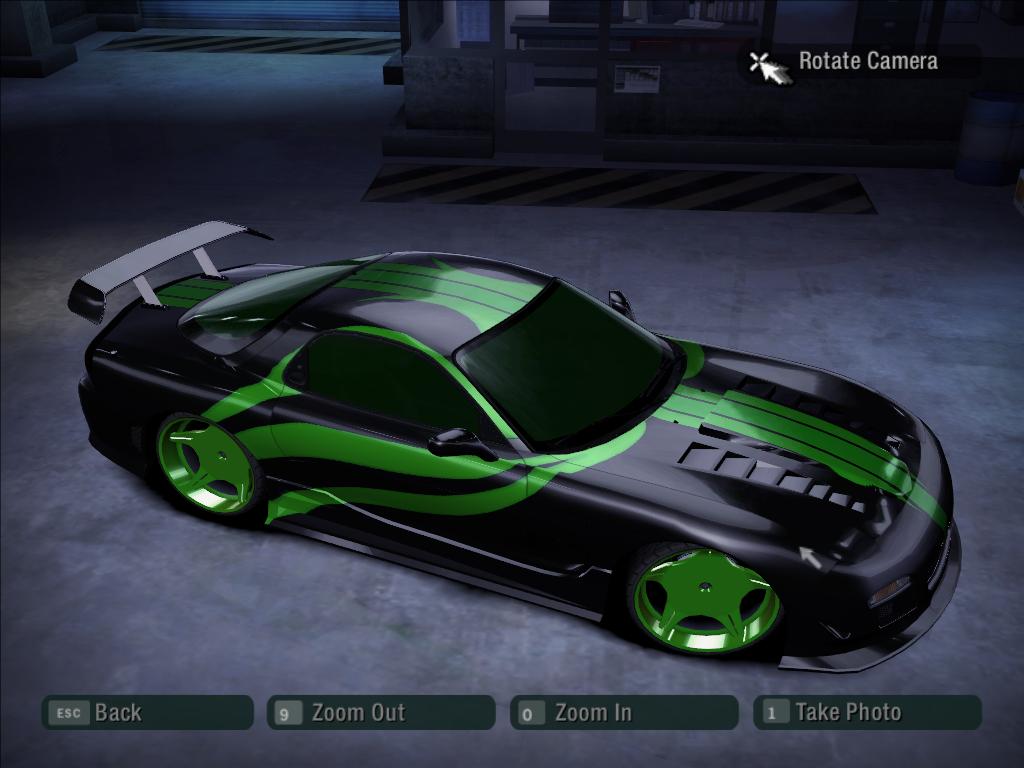Take a photo of the car
This screenshot has width=1024, height=768.
tap(867, 712)
